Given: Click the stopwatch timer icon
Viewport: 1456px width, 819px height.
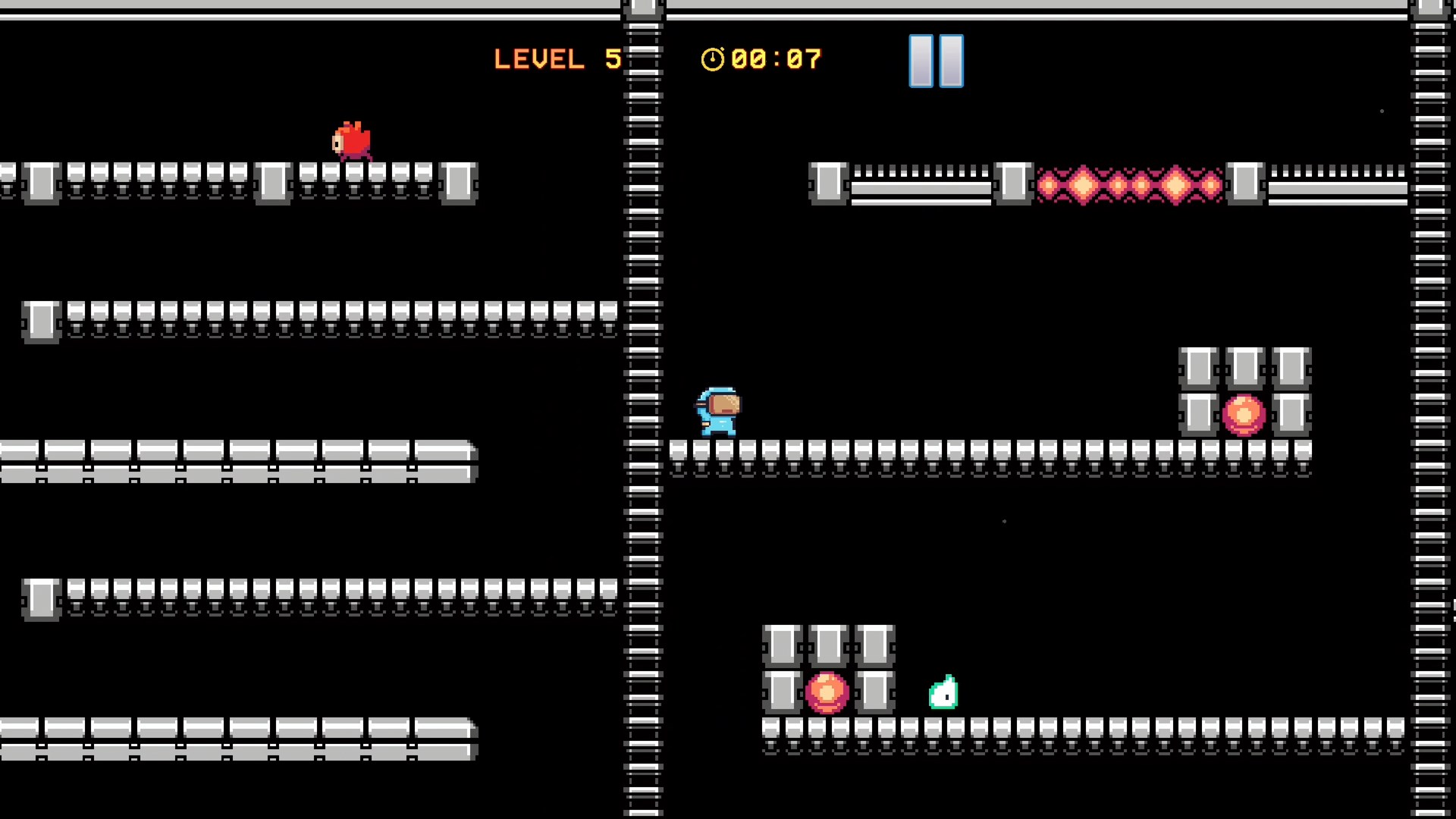Looking at the screenshot, I should pos(711,59).
